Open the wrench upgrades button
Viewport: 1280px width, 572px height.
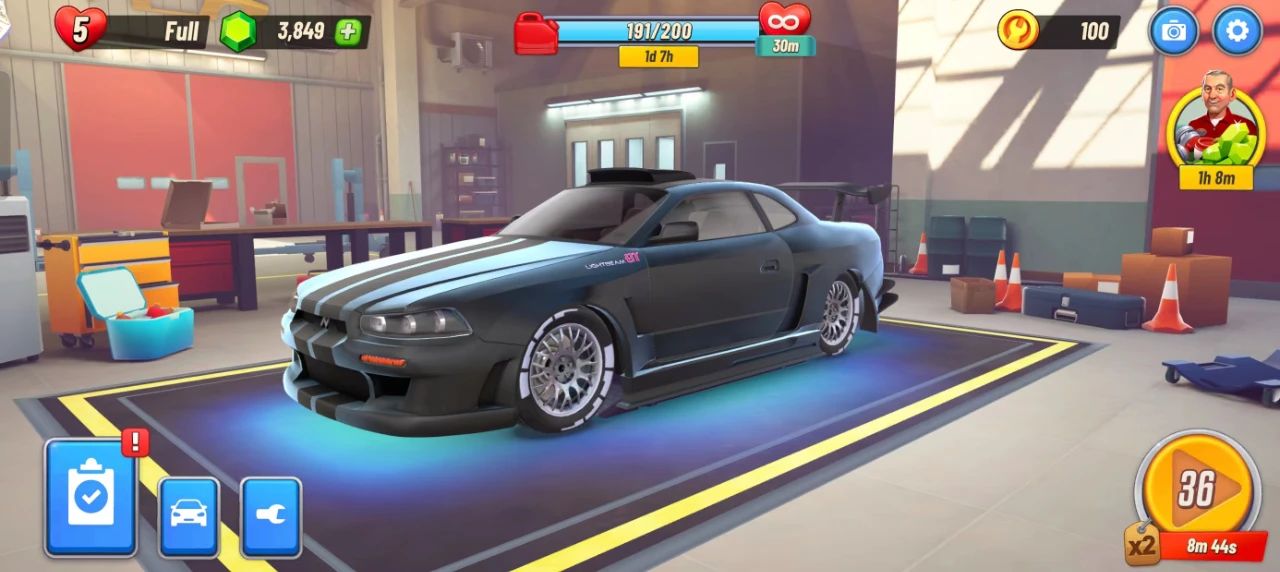coord(270,516)
